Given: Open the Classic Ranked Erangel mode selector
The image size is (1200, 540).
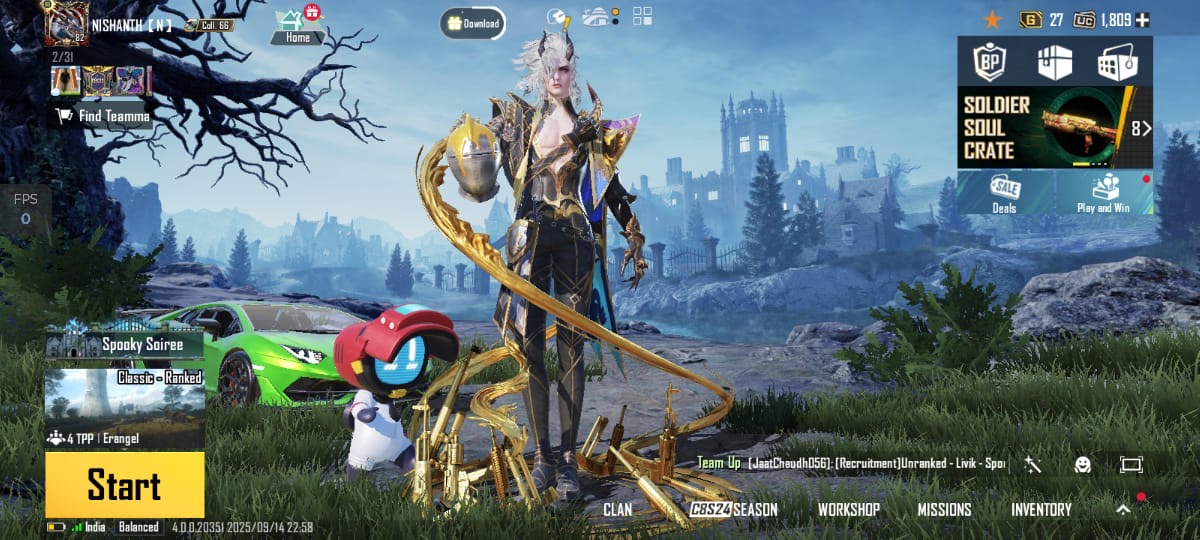Looking at the screenshot, I should tap(124, 408).
